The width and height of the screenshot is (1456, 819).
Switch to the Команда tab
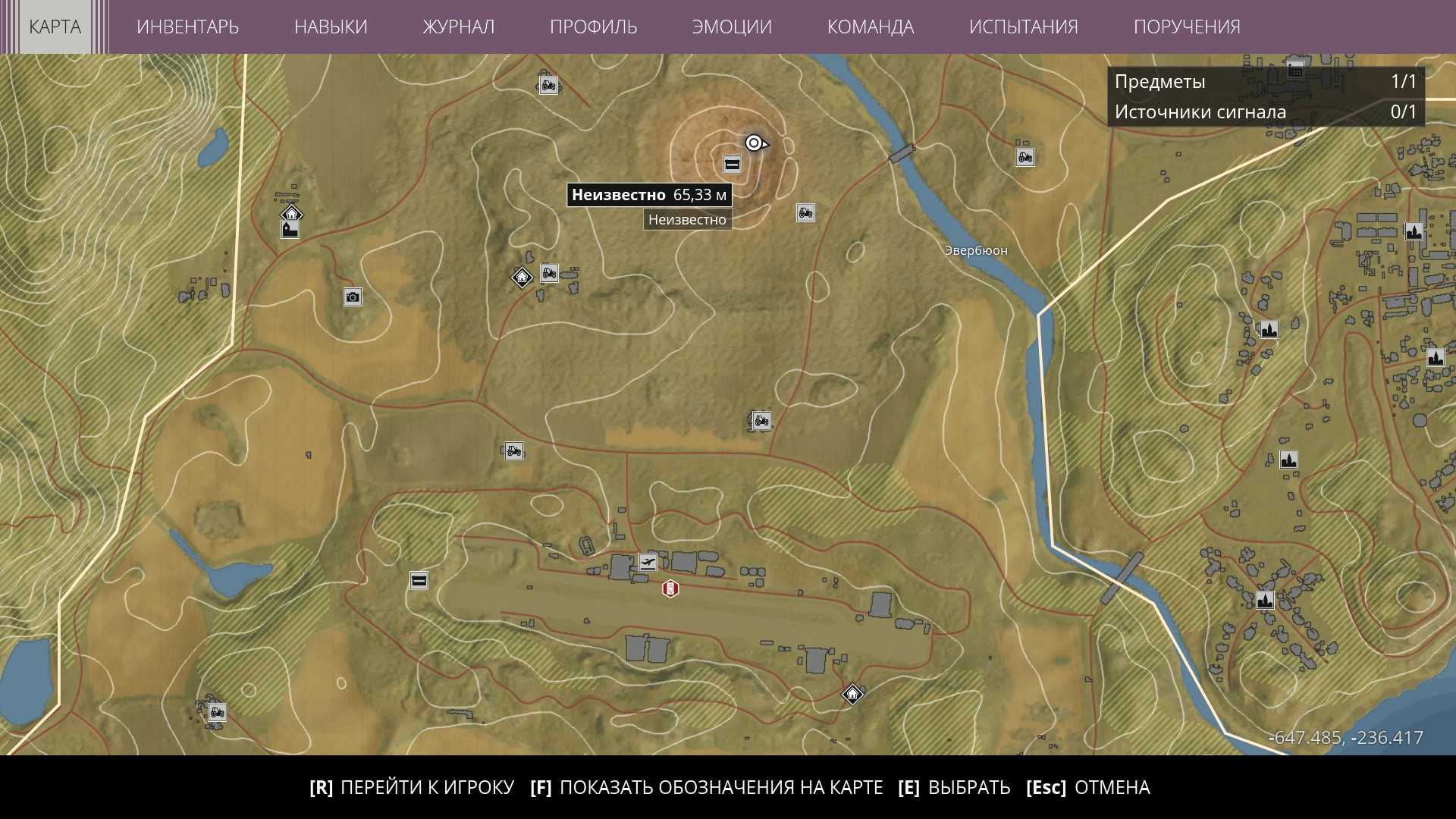coord(870,27)
